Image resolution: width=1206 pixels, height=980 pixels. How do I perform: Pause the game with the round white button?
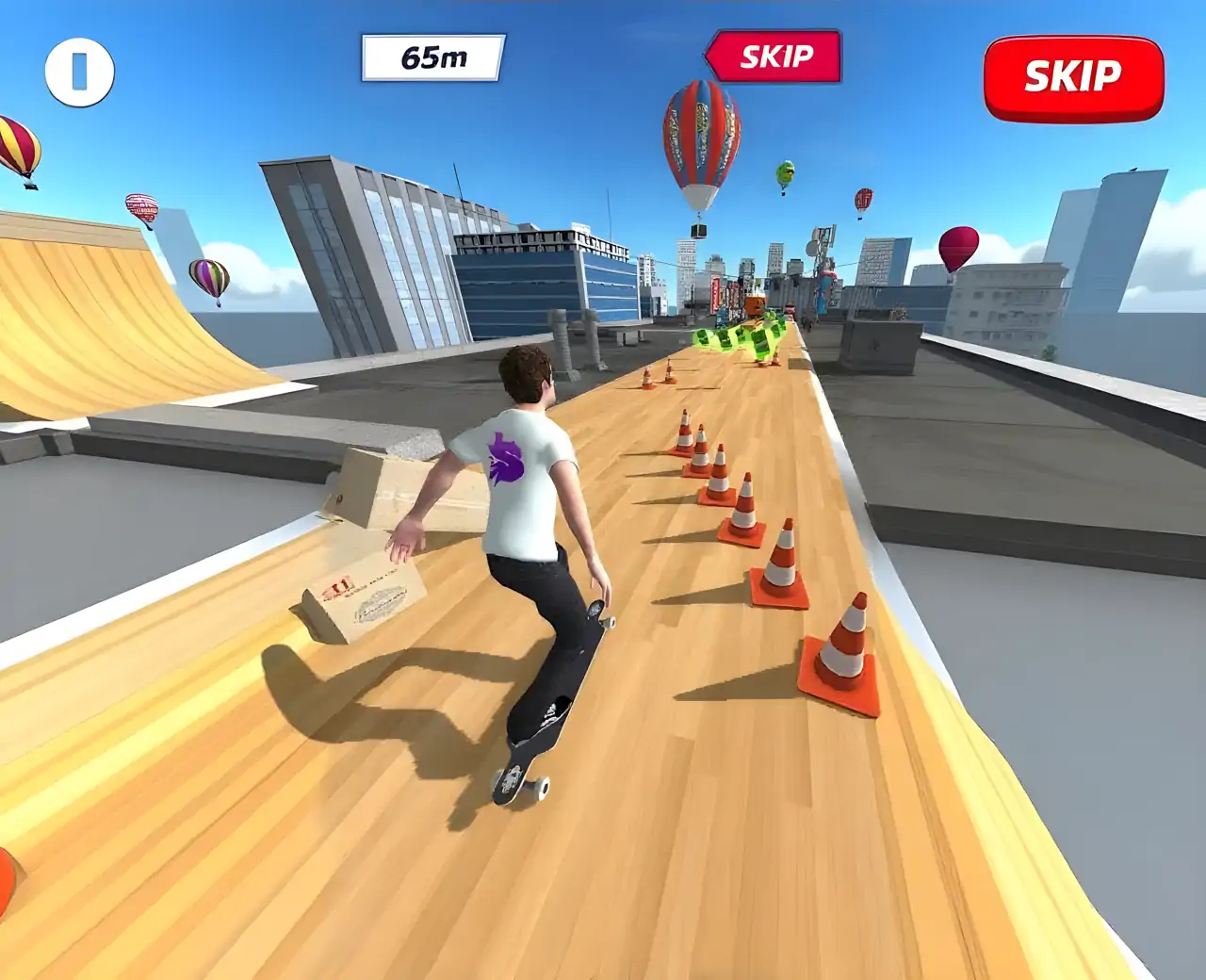point(80,72)
